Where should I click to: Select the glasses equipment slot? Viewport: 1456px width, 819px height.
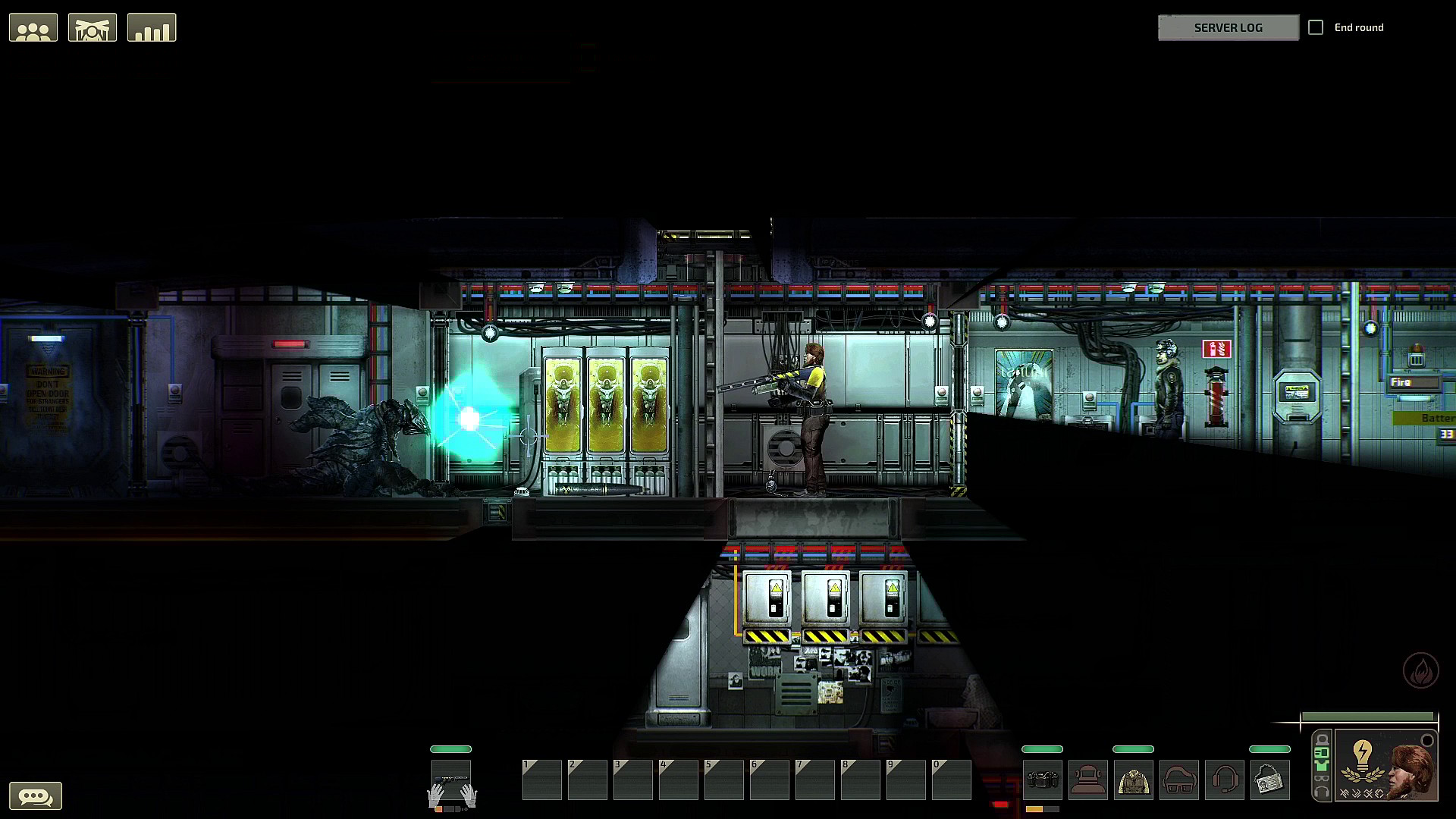point(1179,780)
